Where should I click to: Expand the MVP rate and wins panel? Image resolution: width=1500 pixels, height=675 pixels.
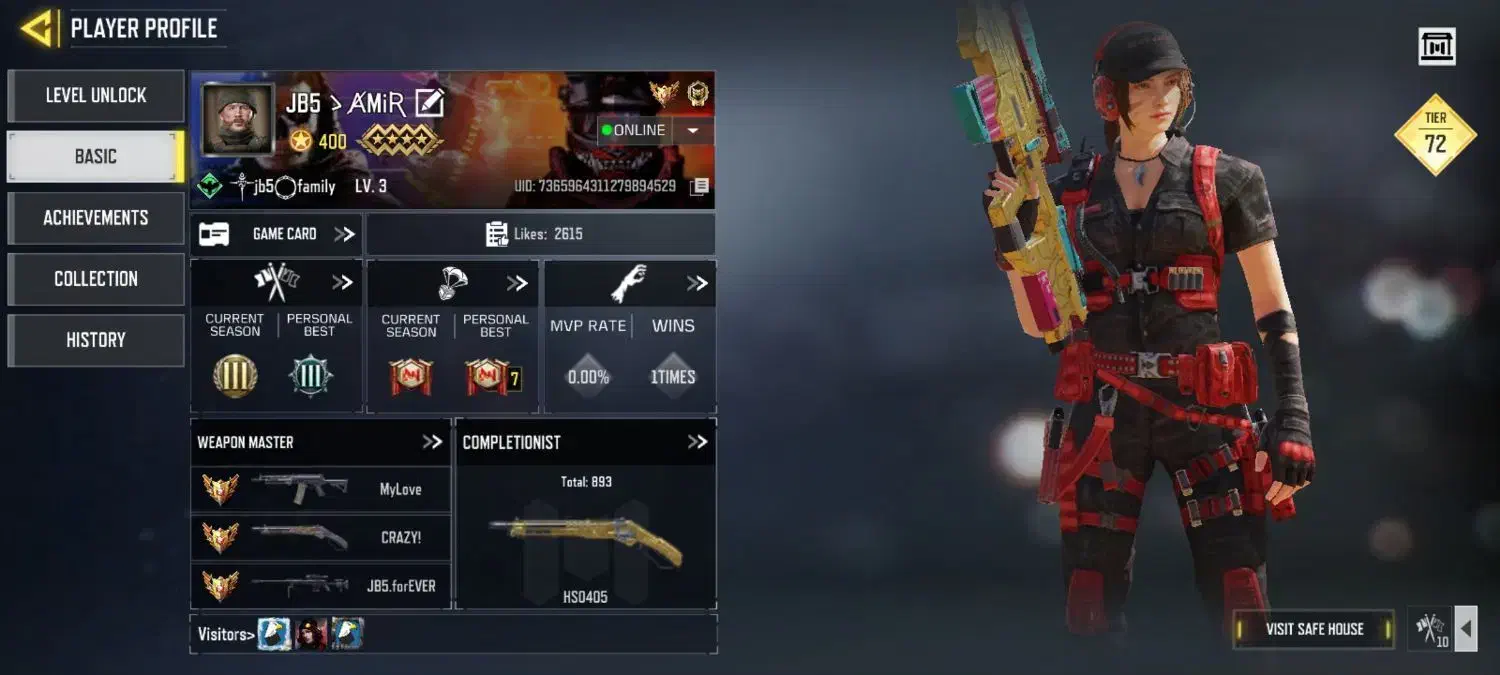697,284
